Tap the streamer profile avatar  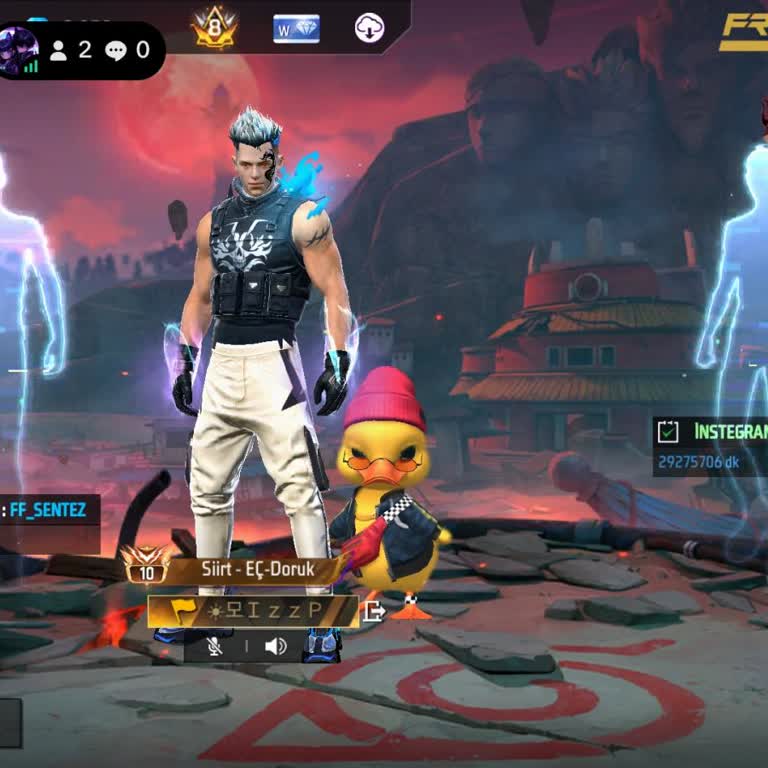pyautogui.click(x=19, y=49)
